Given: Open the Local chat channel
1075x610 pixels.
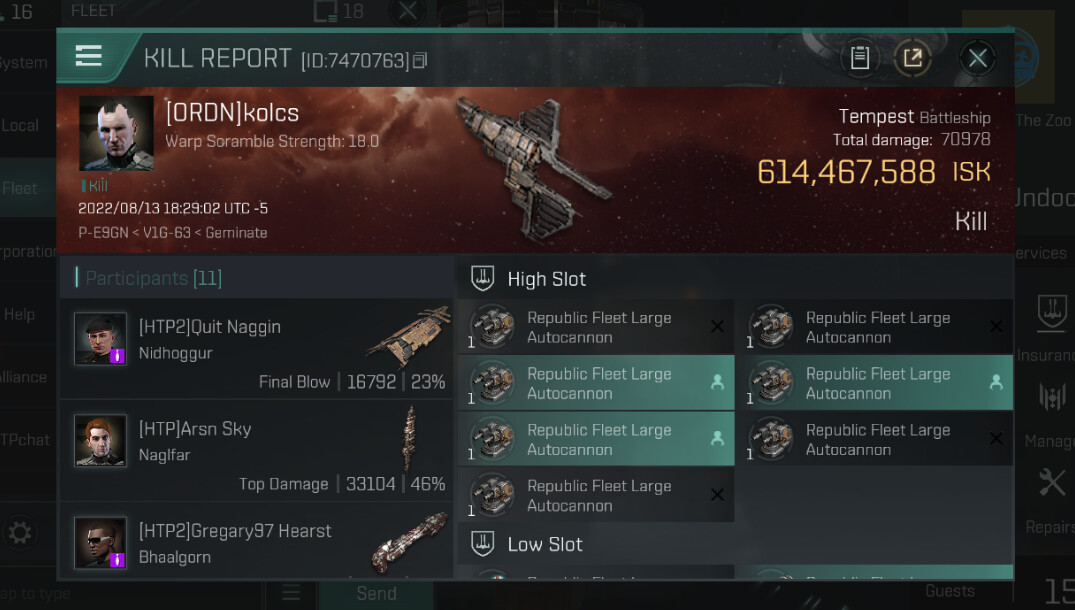Looking at the screenshot, I should [x=22, y=125].
